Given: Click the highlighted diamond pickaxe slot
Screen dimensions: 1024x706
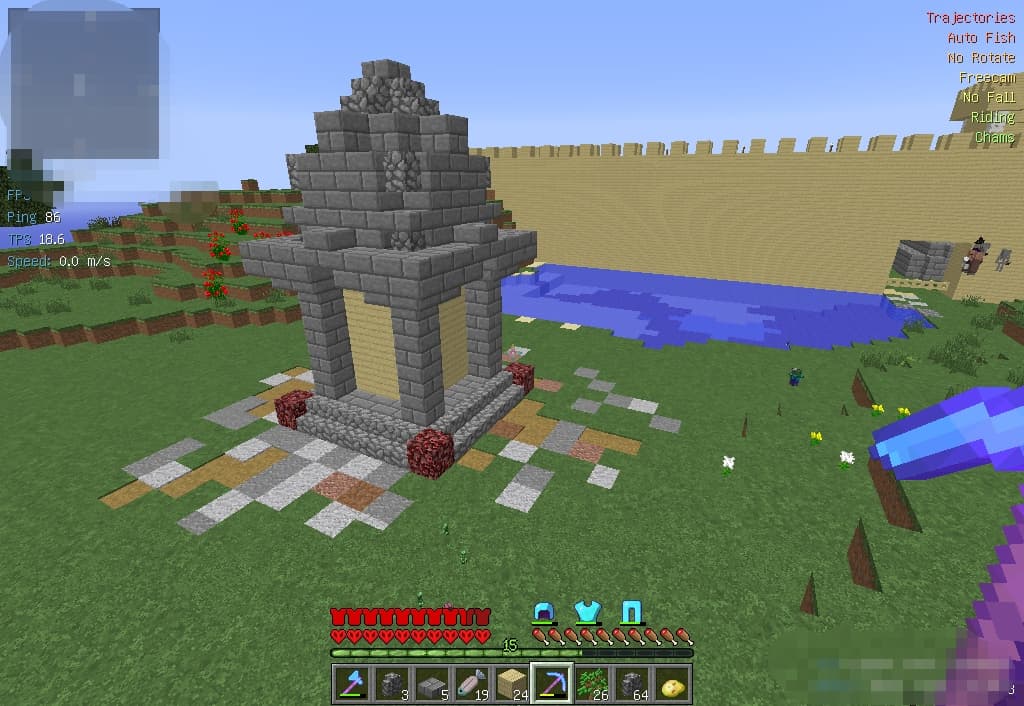Looking at the screenshot, I should [x=551, y=684].
